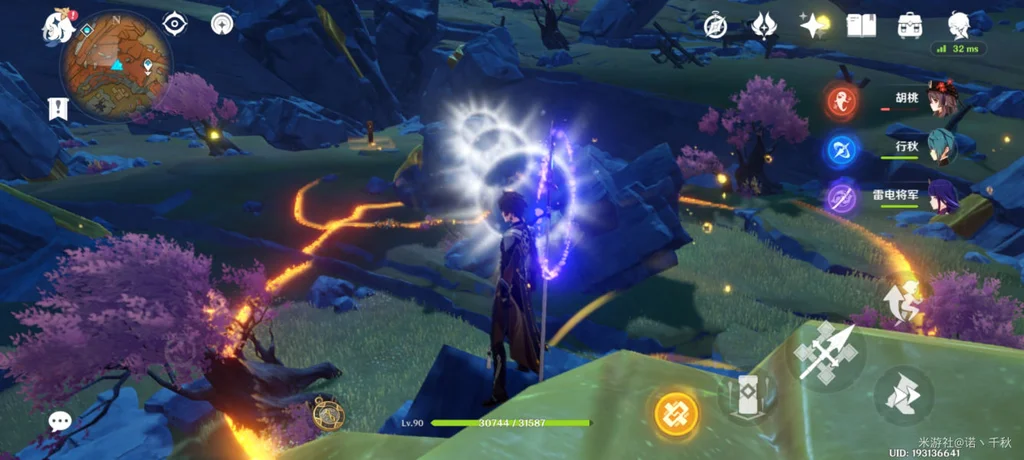The width and height of the screenshot is (1024, 460).
Task: Open the character screen head icon
Action: point(958,25)
